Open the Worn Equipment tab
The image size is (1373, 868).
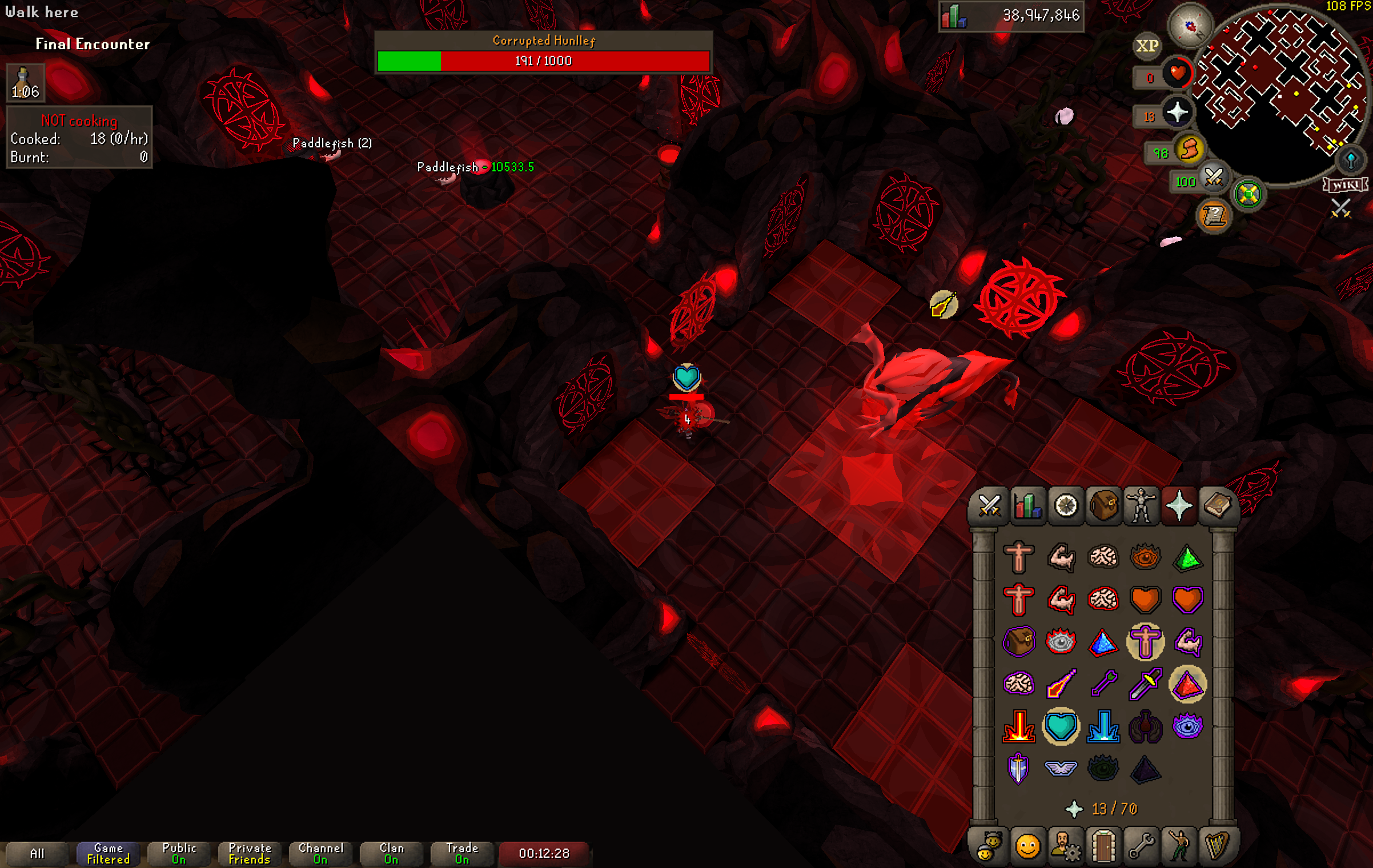click(x=1141, y=506)
